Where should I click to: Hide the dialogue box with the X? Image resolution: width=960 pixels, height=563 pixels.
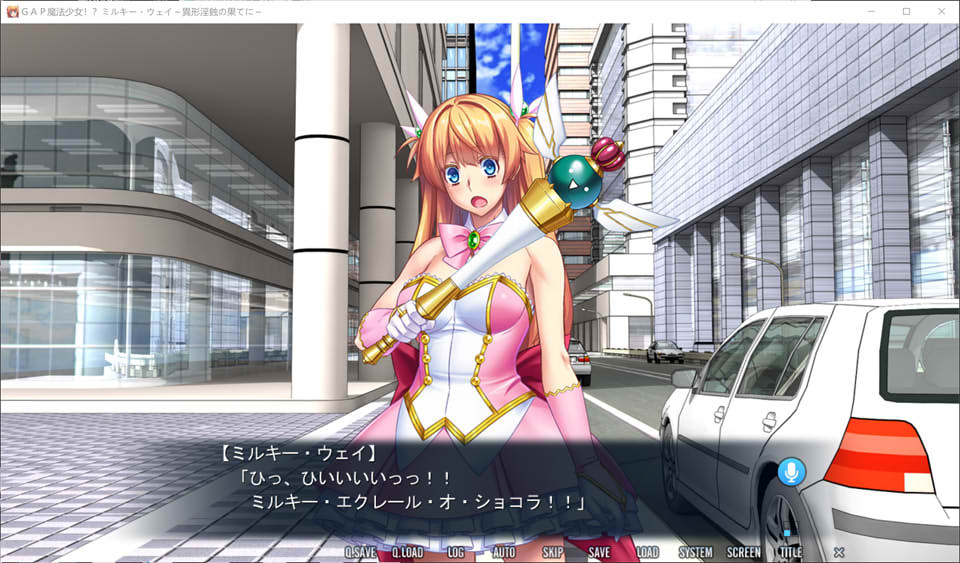pos(839,552)
